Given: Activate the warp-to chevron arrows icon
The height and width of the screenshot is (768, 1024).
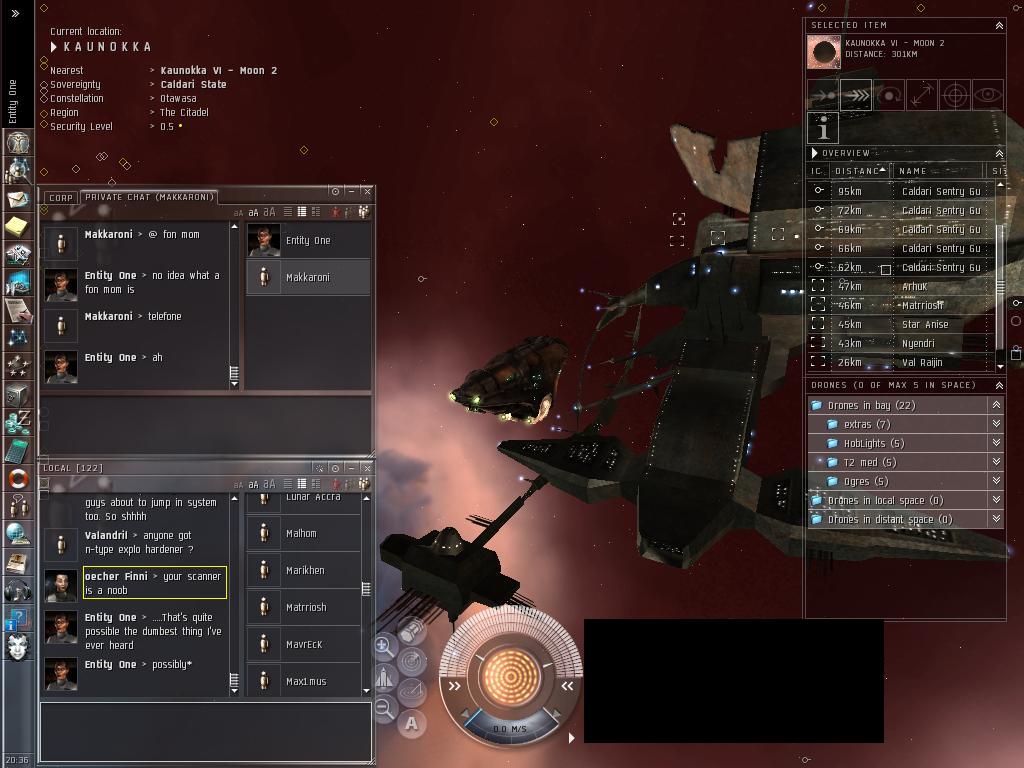Looking at the screenshot, I should coord(856,95).
